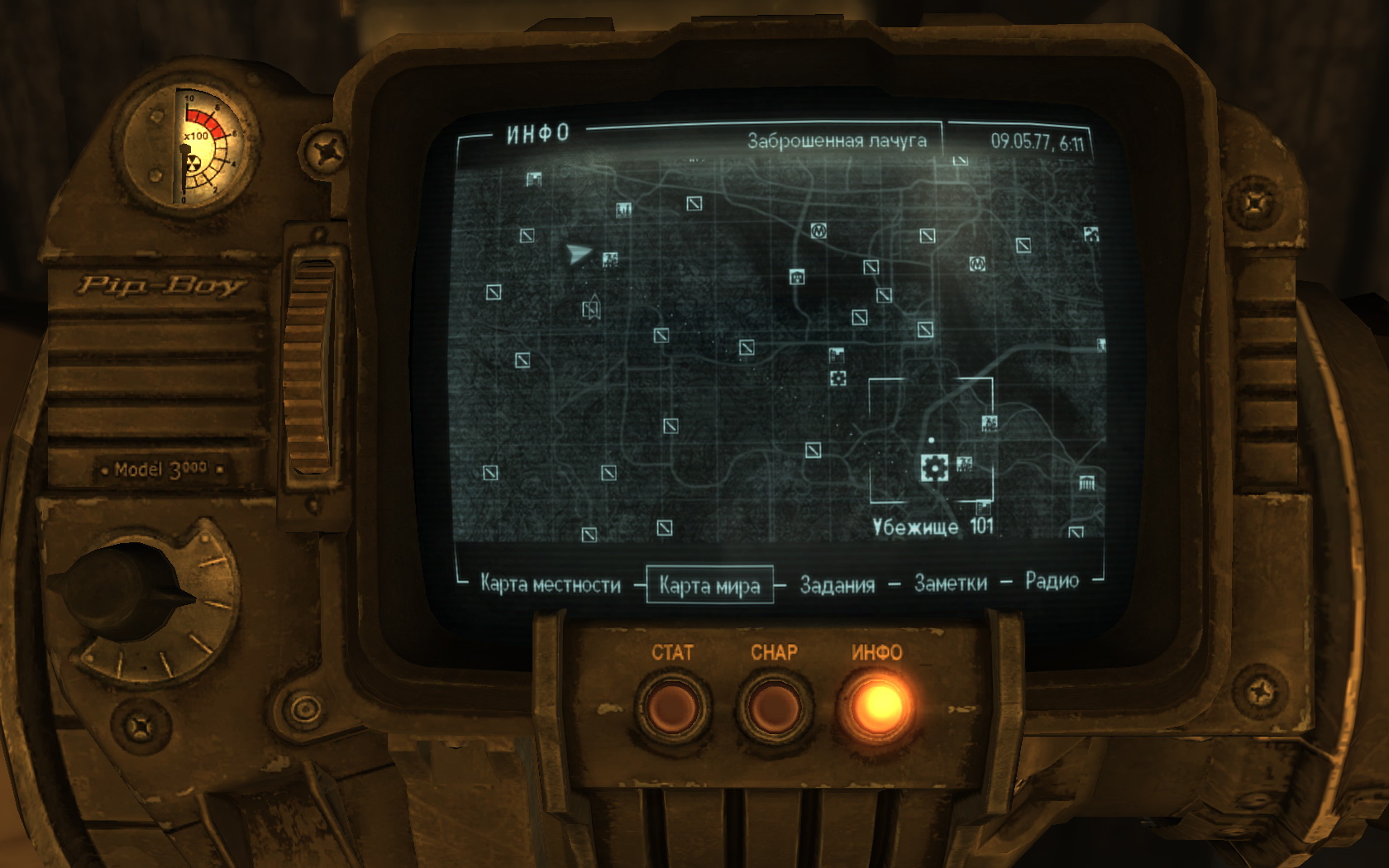Click the glowing ИНФО button

pos(877,707)
